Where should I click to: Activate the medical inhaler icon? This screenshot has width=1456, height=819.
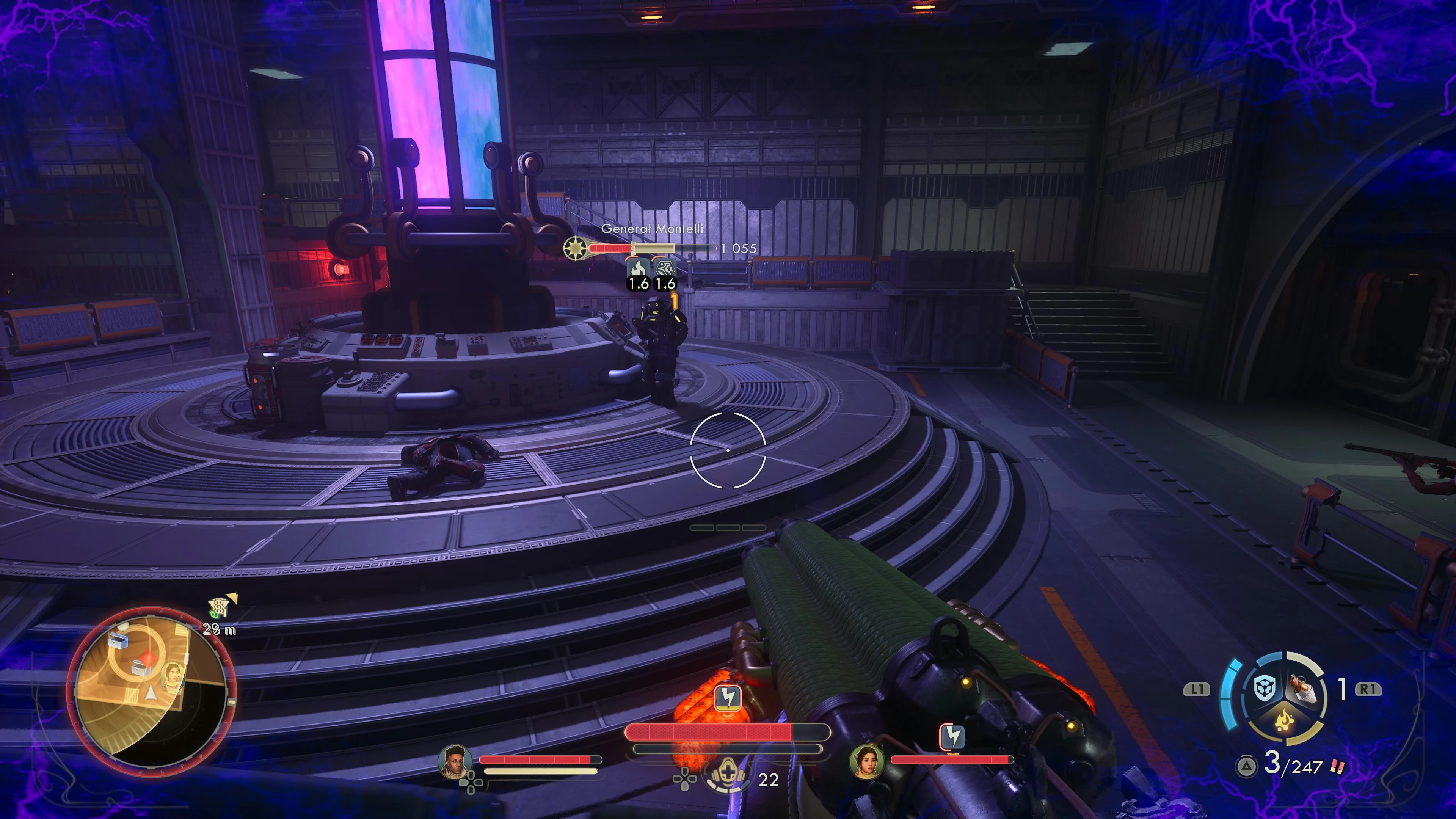pos(727,775)
